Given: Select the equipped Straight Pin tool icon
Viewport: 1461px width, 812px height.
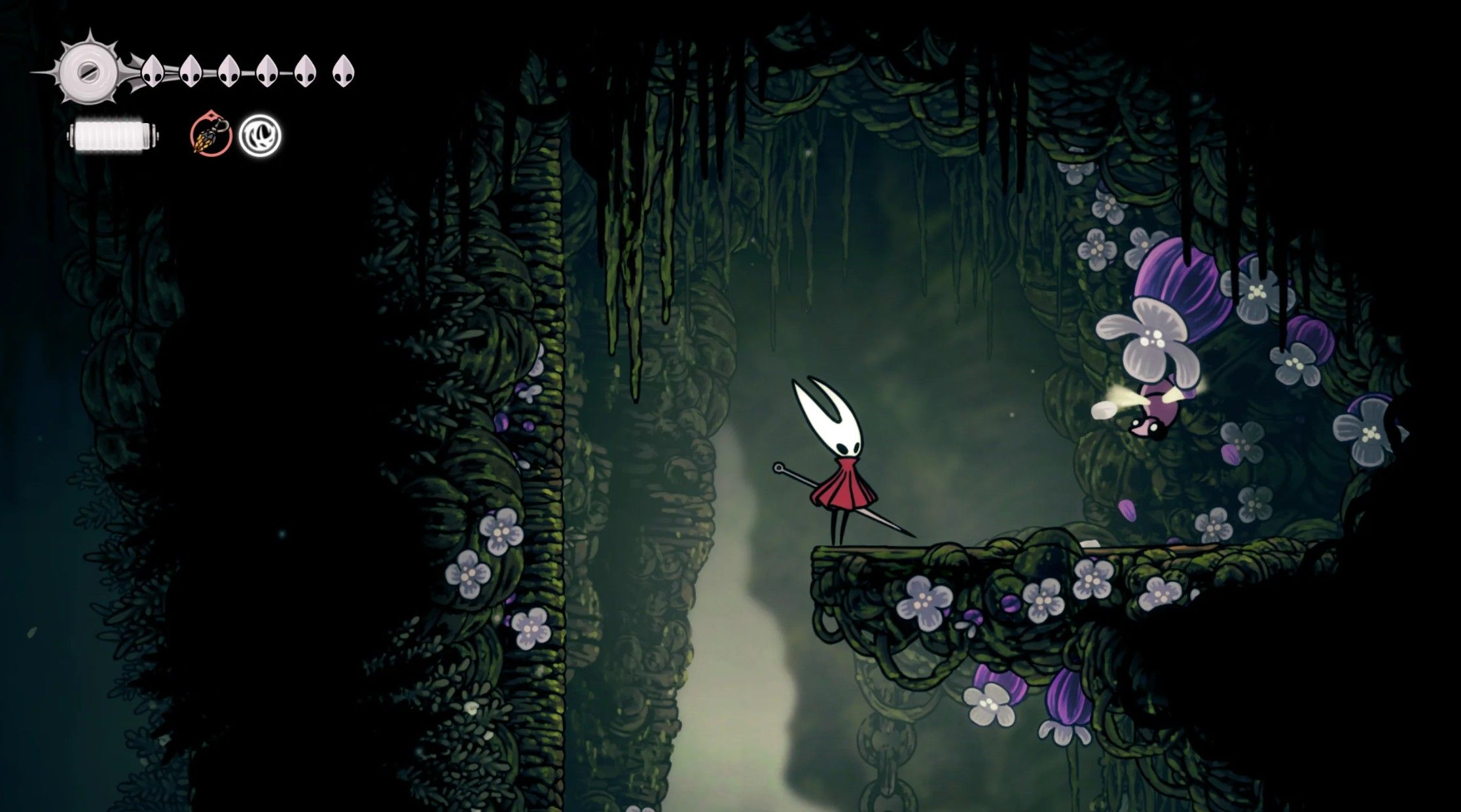Looking at the screenshot, I should point(209,135).
